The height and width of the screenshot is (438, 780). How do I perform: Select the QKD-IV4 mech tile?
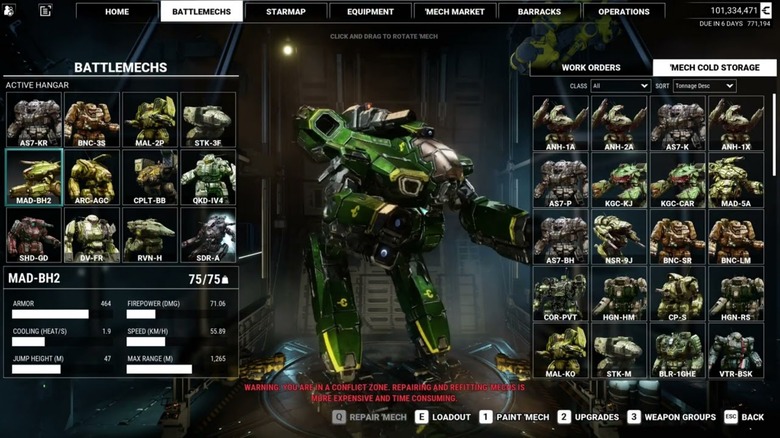tap(207, 177)
